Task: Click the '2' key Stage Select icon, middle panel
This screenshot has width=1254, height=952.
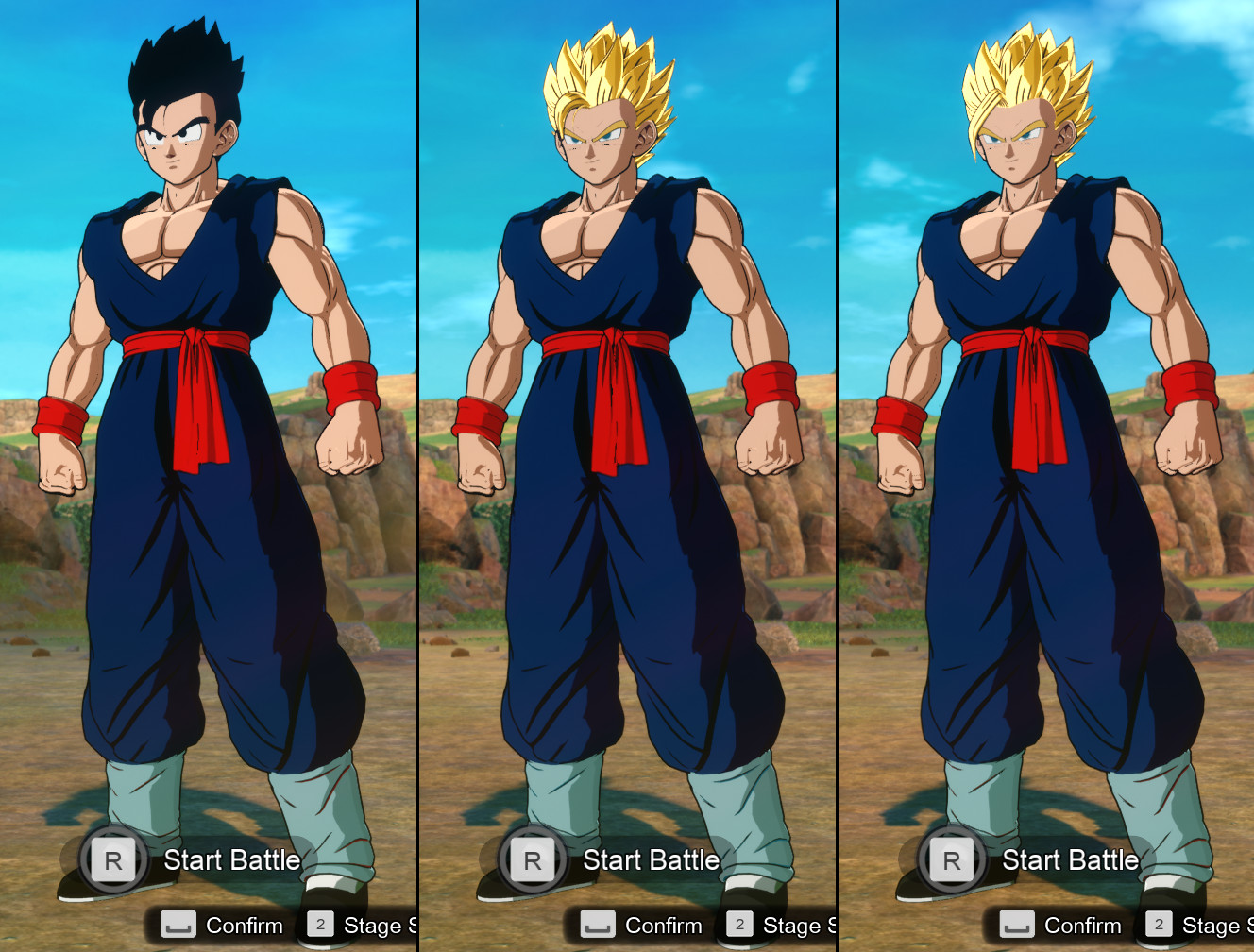Action: (x=739, y=925)
